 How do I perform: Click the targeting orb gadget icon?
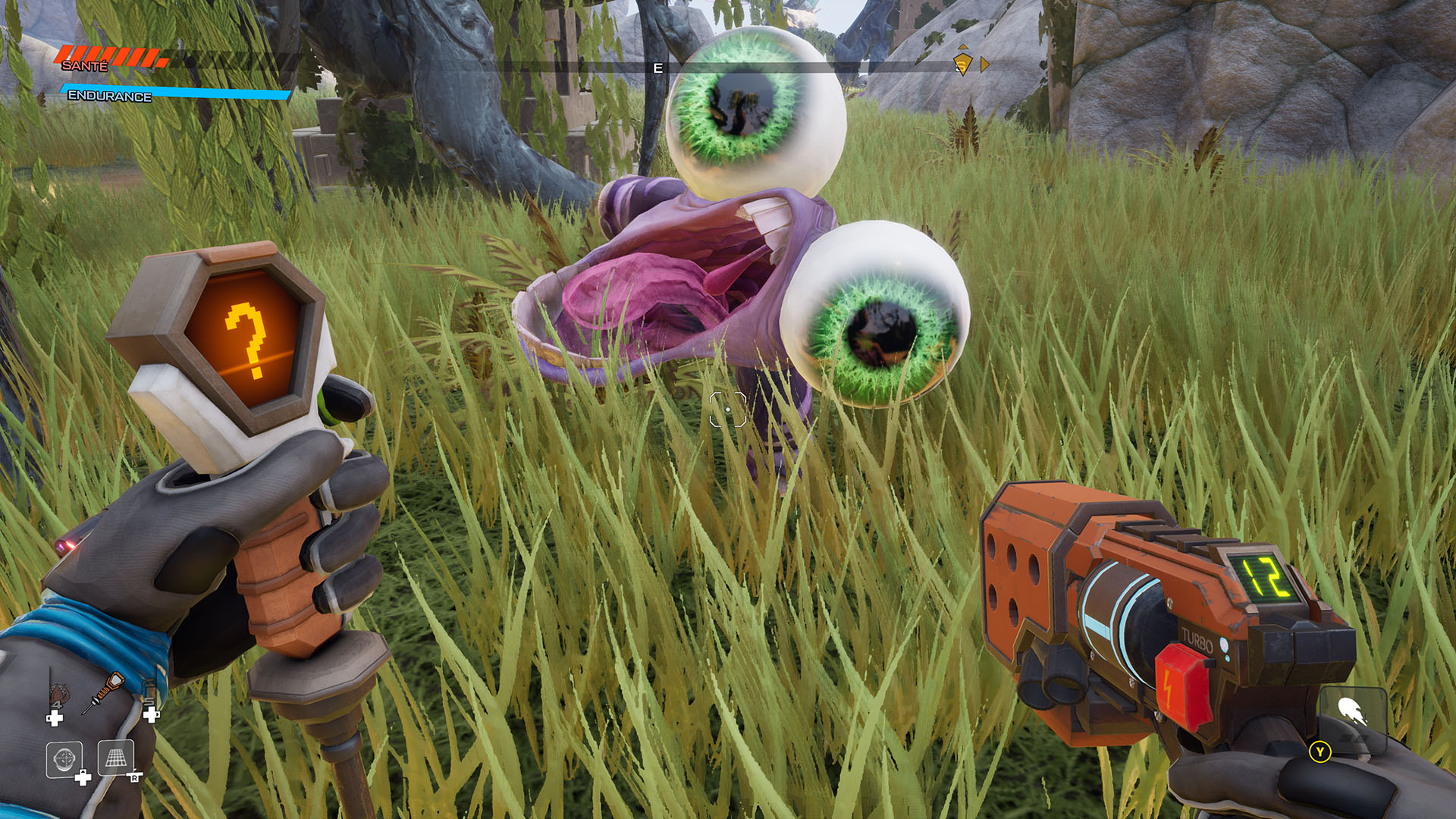pyautogui.click(x=64, y=757)
